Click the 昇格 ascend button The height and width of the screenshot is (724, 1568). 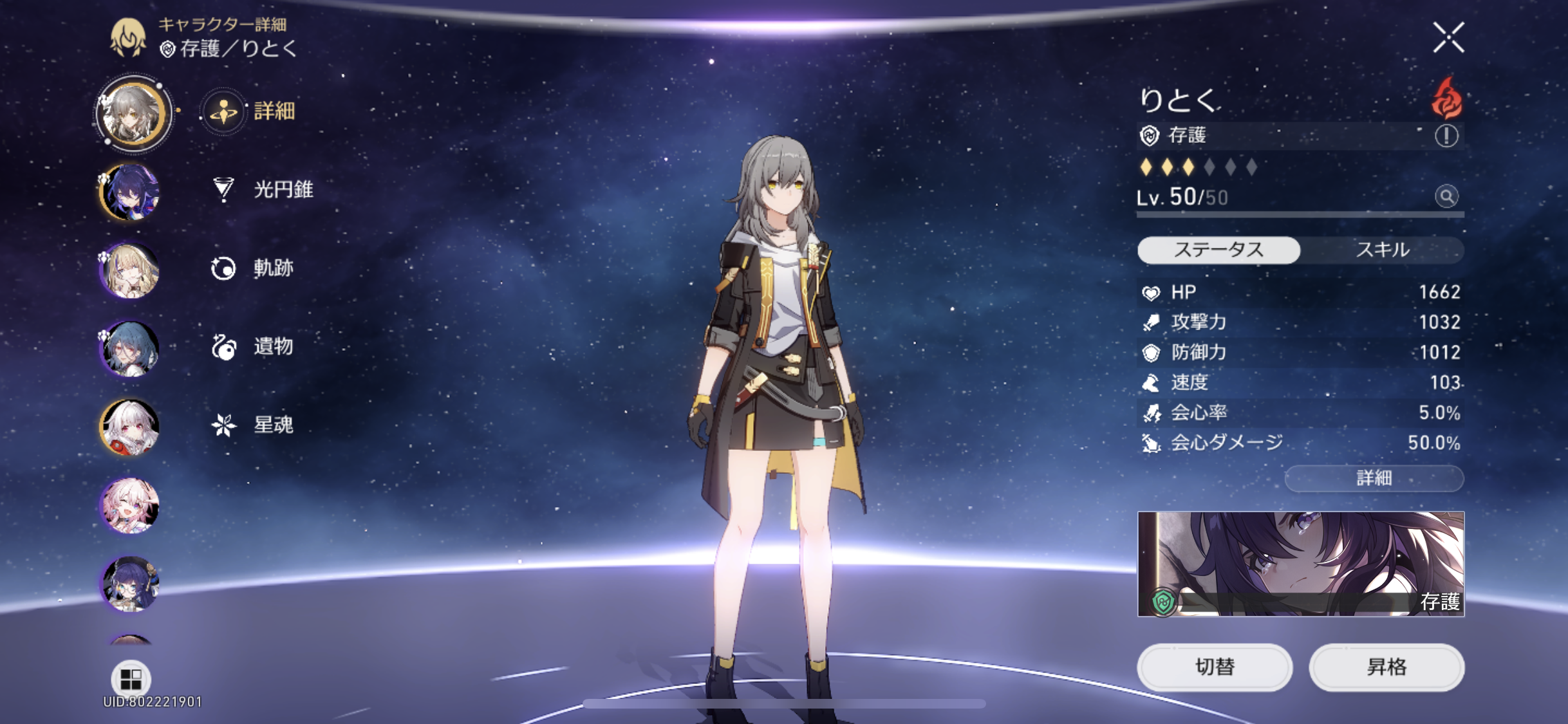pyautogui.click(x=1386, y=667)
